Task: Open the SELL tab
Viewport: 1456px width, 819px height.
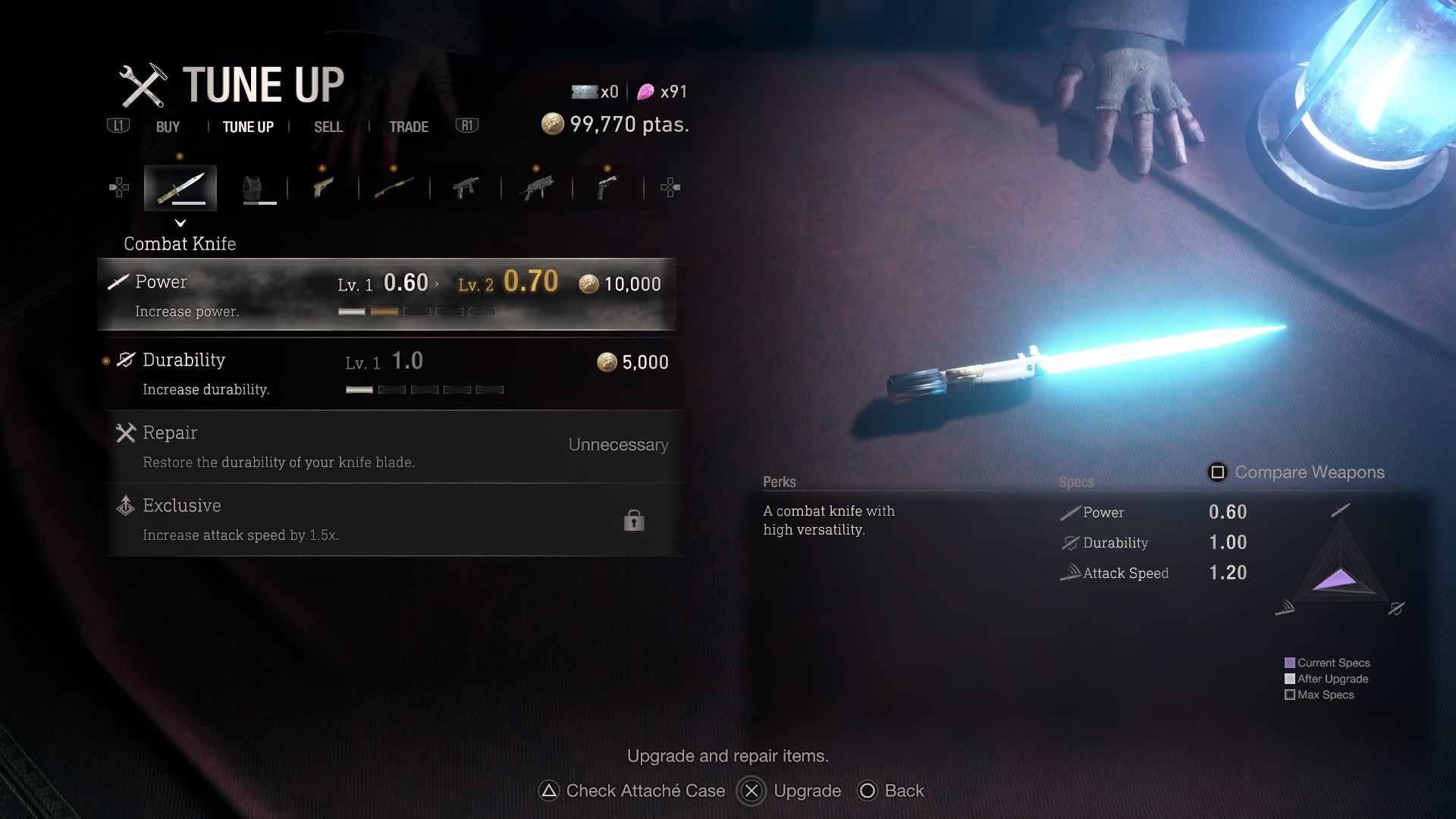Action: [x=328, y=127]
